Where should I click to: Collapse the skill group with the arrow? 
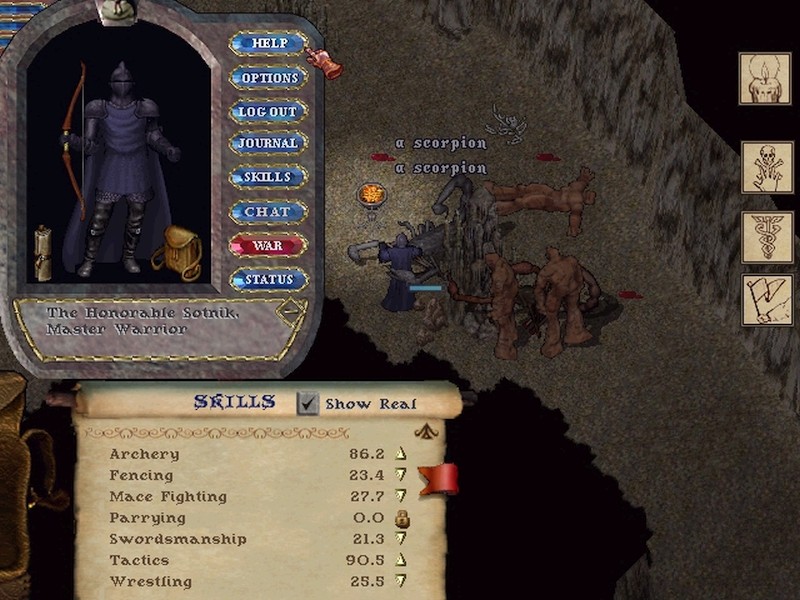pos(428,432)
